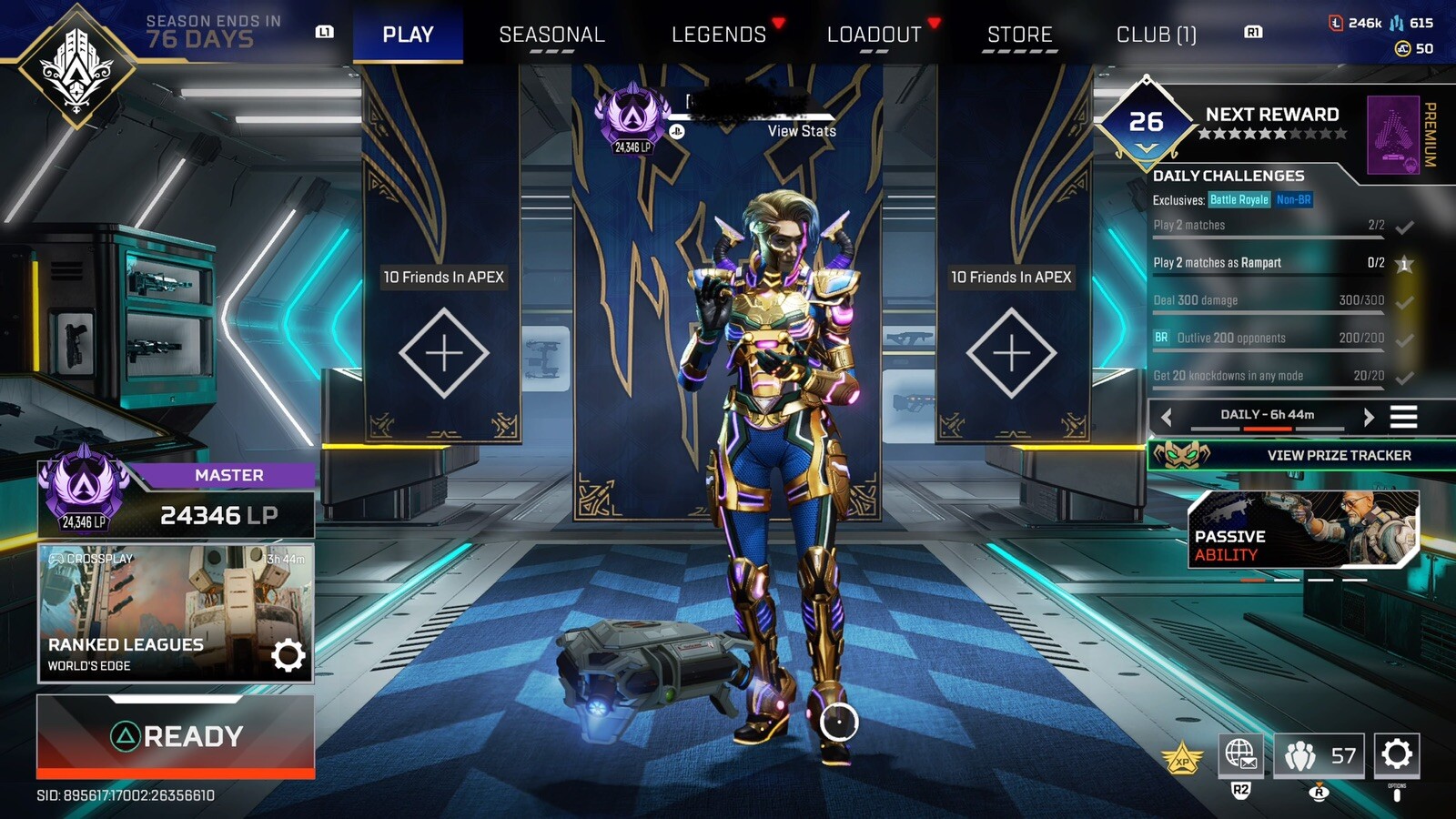This screenshot has width=1456, height=819.
Task: Open the gear settings icon bottom-right
Action: click(x=1397, y=754)
